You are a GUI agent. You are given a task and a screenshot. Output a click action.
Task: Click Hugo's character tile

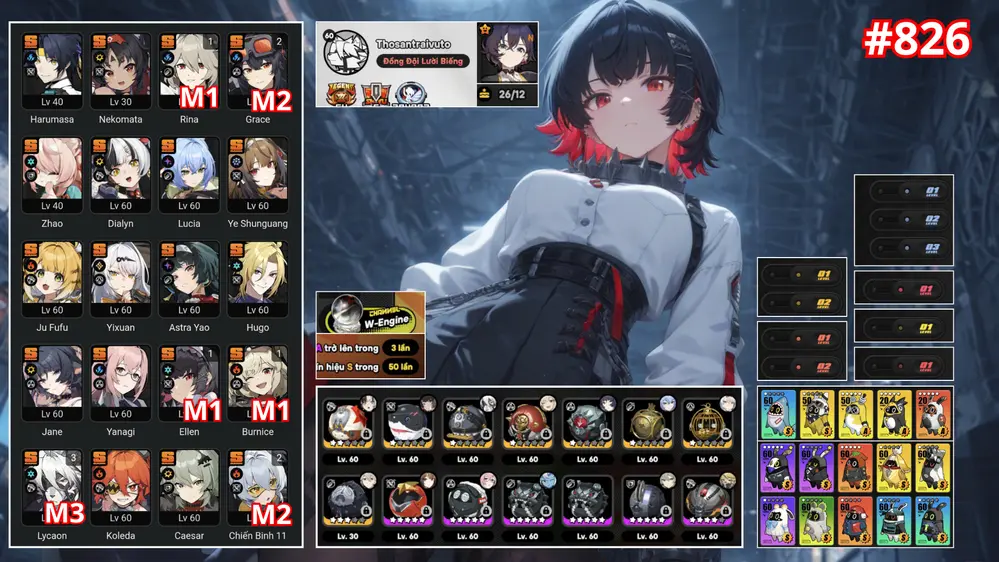pos(258,279)
